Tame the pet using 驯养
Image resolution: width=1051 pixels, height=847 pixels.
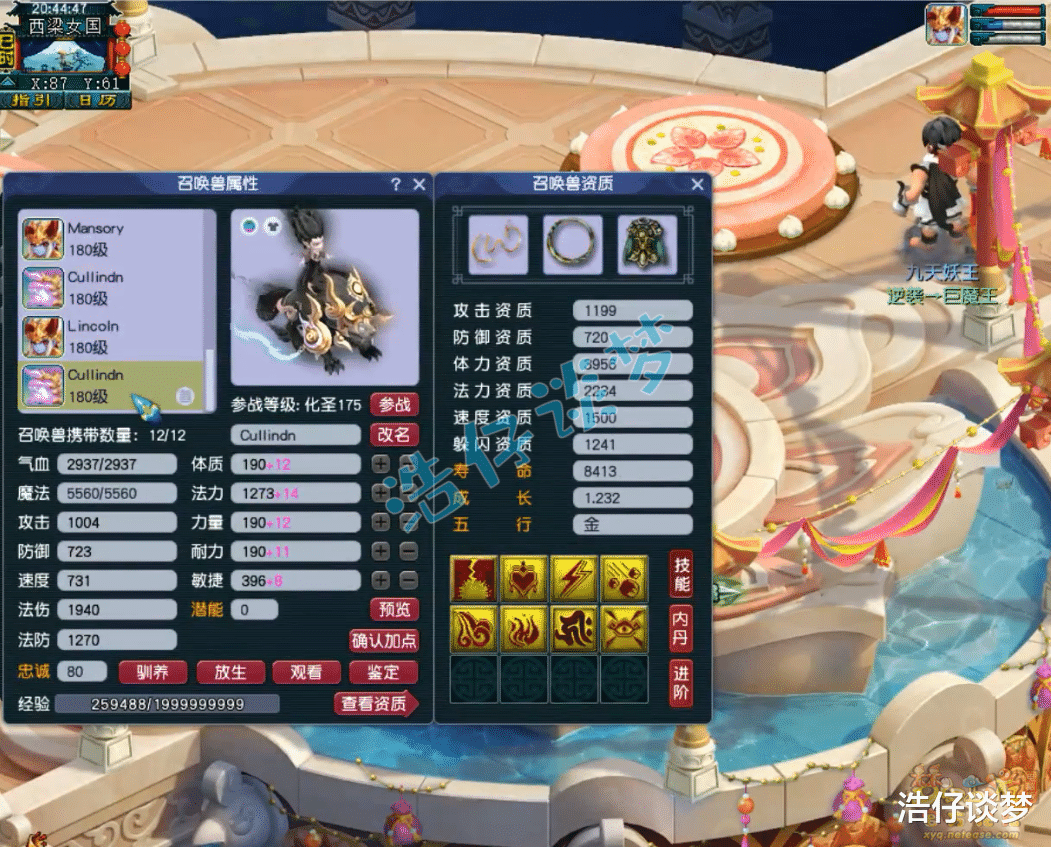[153, 672]
